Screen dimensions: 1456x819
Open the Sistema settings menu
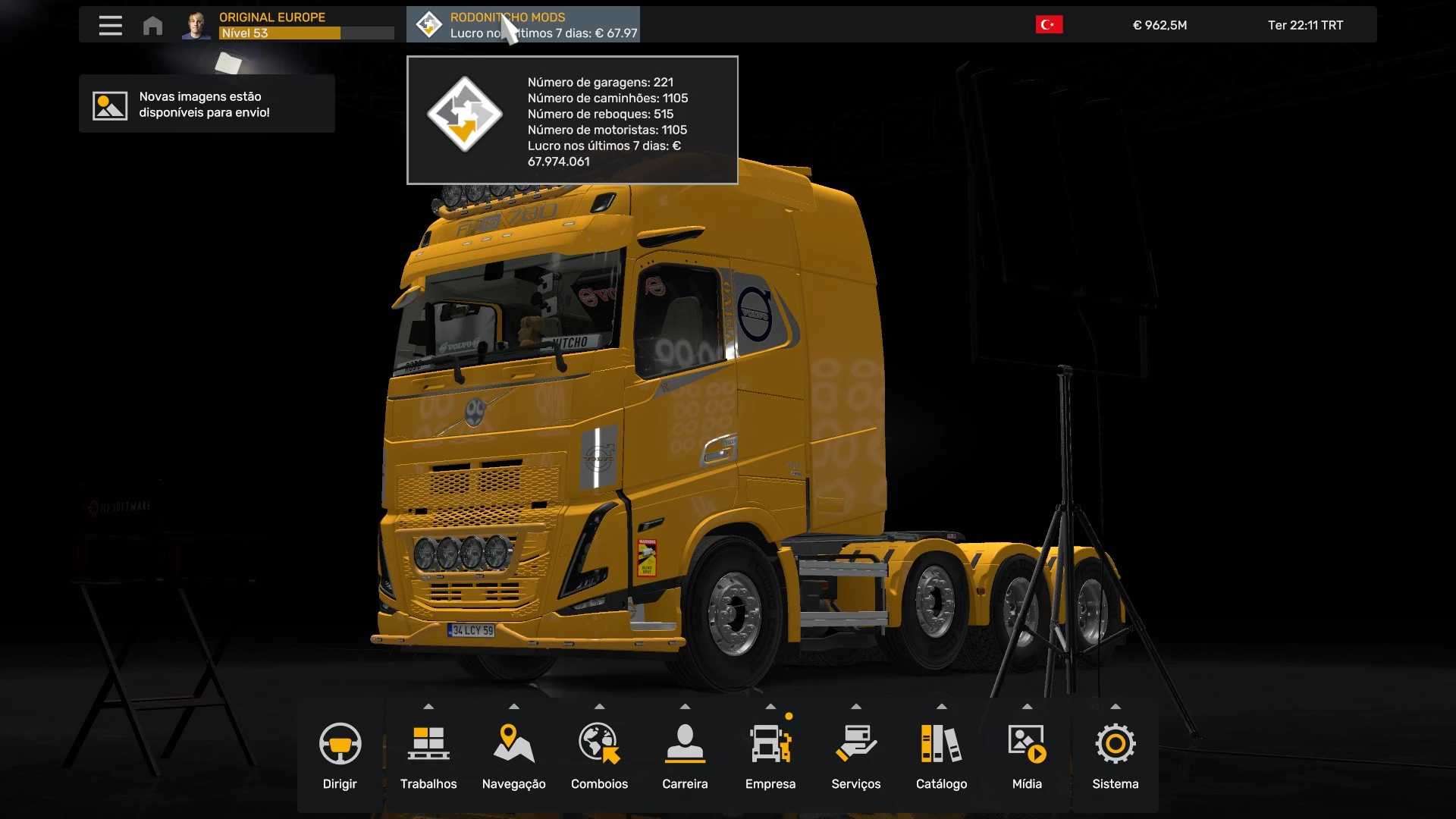[x=1115, y=755]
